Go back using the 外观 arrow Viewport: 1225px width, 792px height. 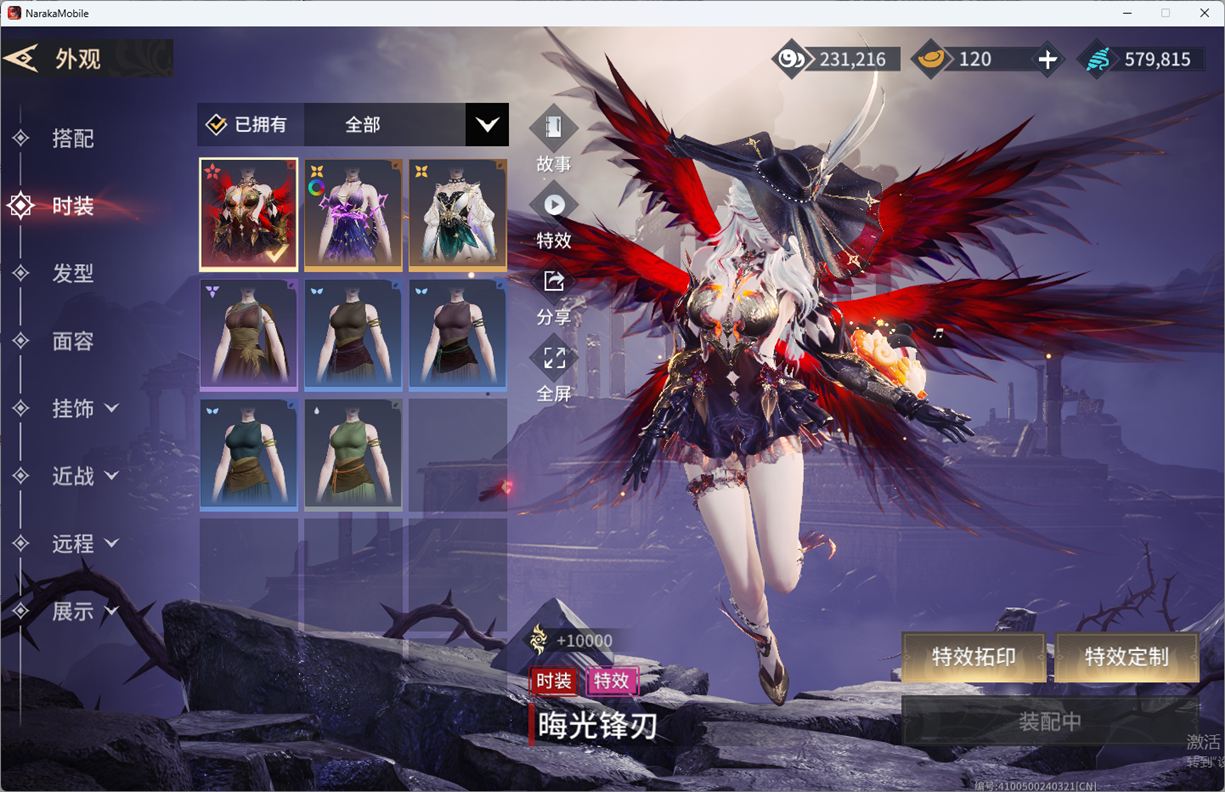[22, 58]
